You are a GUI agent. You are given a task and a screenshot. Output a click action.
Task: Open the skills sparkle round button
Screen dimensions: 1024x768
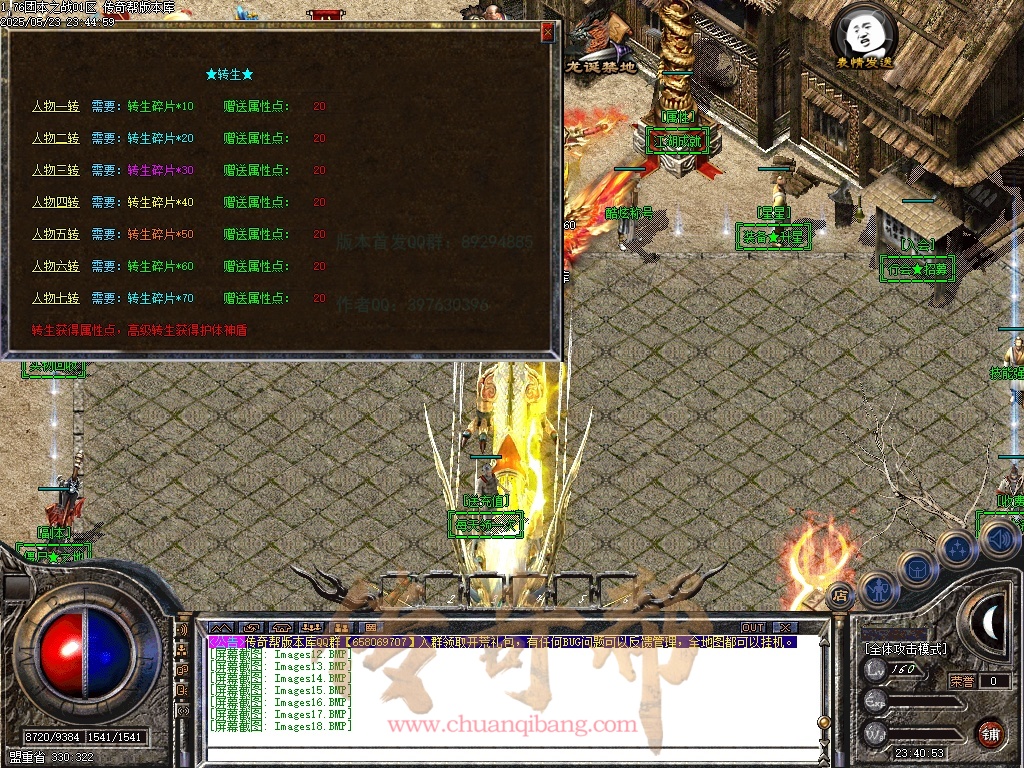click(x=957, y=549)
